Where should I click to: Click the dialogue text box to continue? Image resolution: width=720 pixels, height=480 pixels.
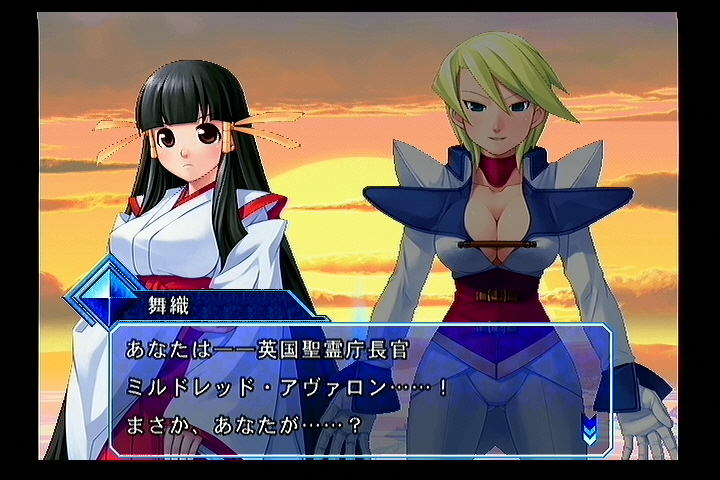[360, 388]
